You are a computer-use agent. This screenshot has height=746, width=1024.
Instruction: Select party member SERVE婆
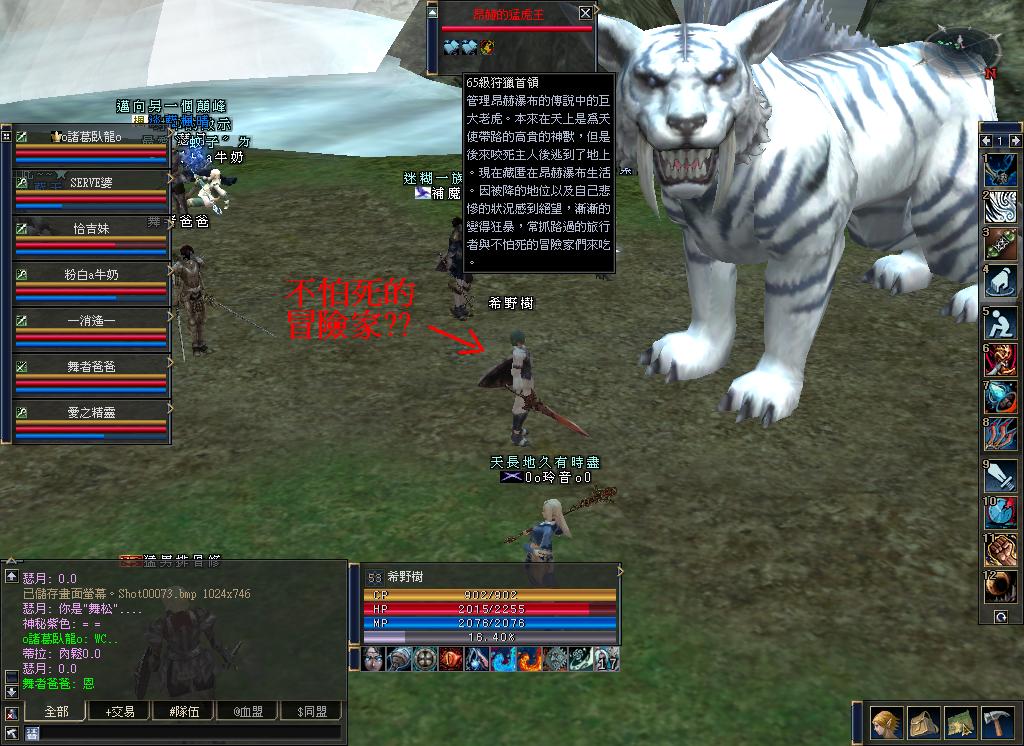pyautogui.click(x=91, y=182)
